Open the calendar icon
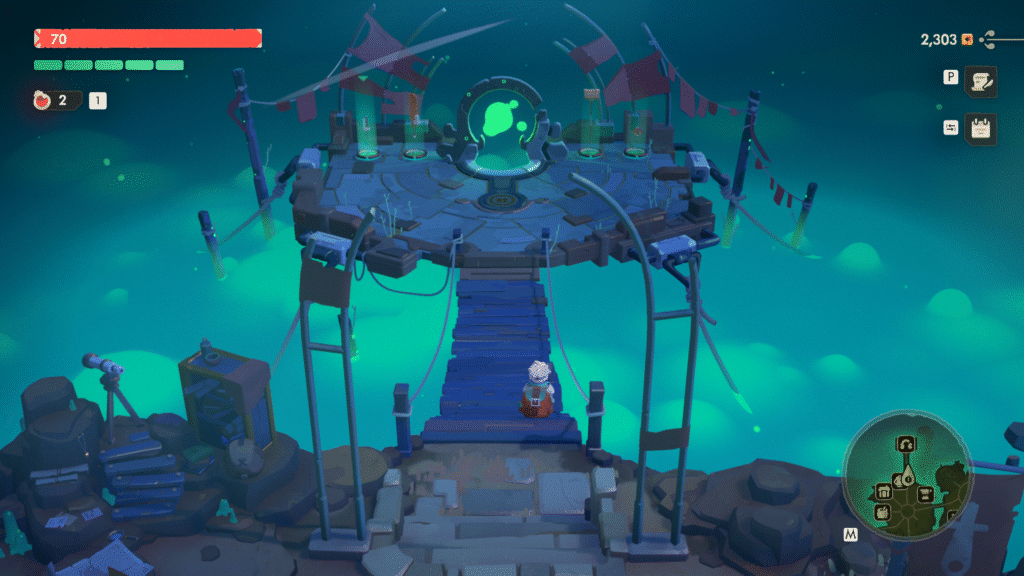Image resolution: width=1024 pixels, height=576 pixels. [x=980, y=129]
